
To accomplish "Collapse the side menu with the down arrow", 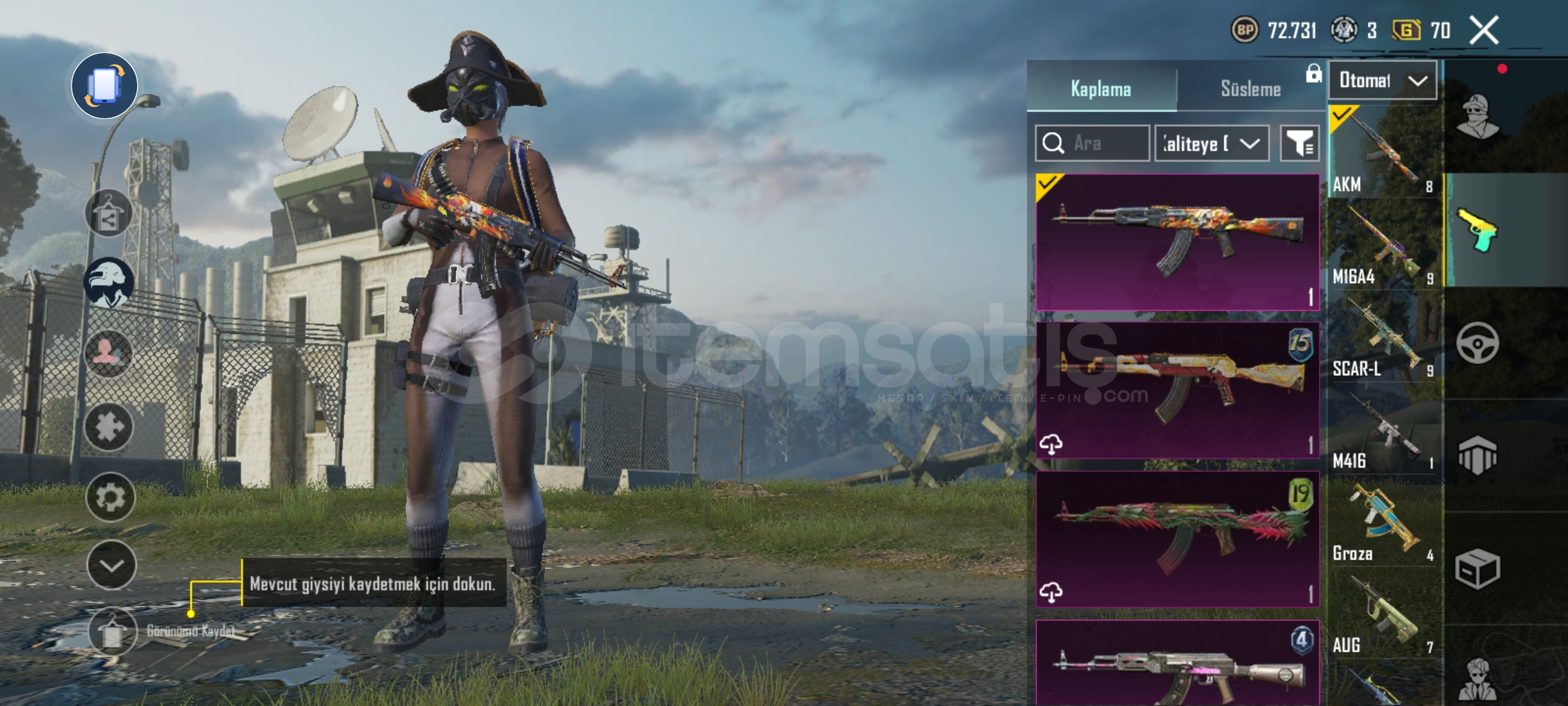I will (x=111, y=565).
